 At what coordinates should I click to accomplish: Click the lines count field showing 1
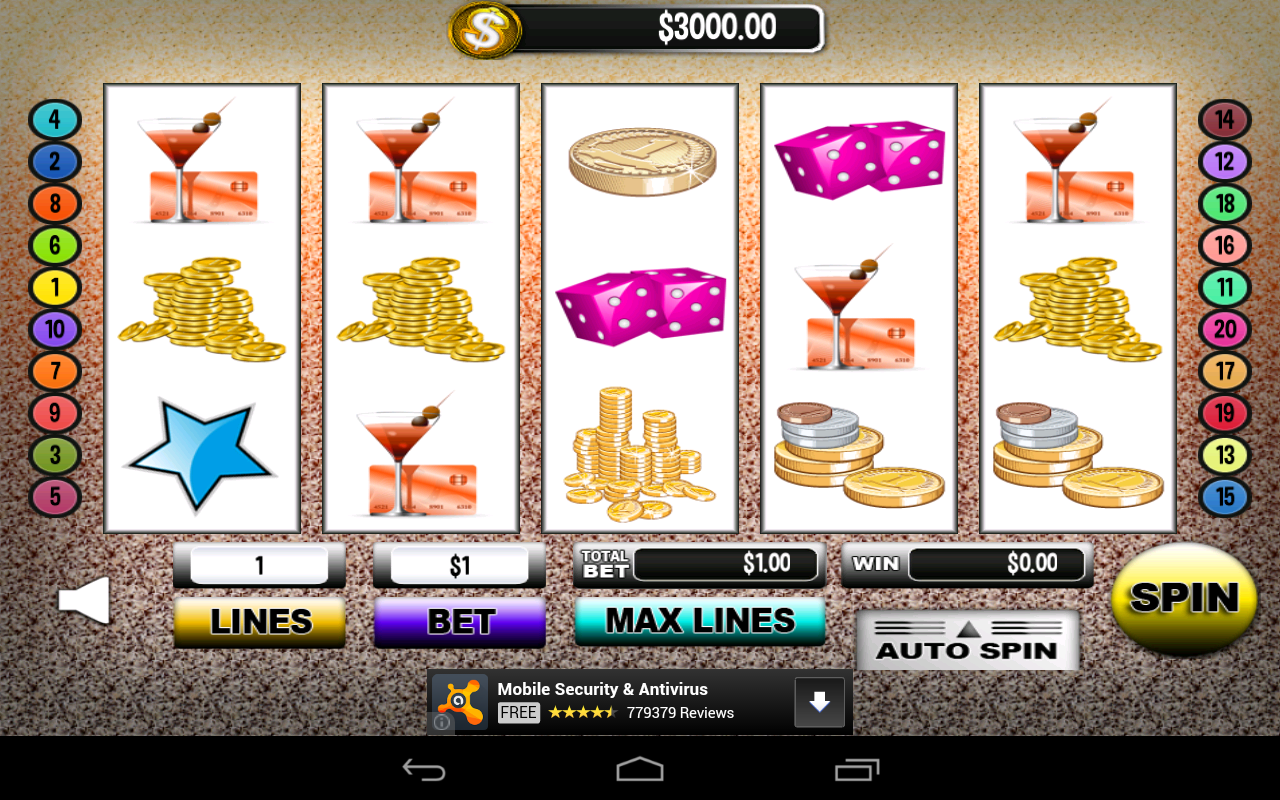pyautogui.click(x=259, y=564)
